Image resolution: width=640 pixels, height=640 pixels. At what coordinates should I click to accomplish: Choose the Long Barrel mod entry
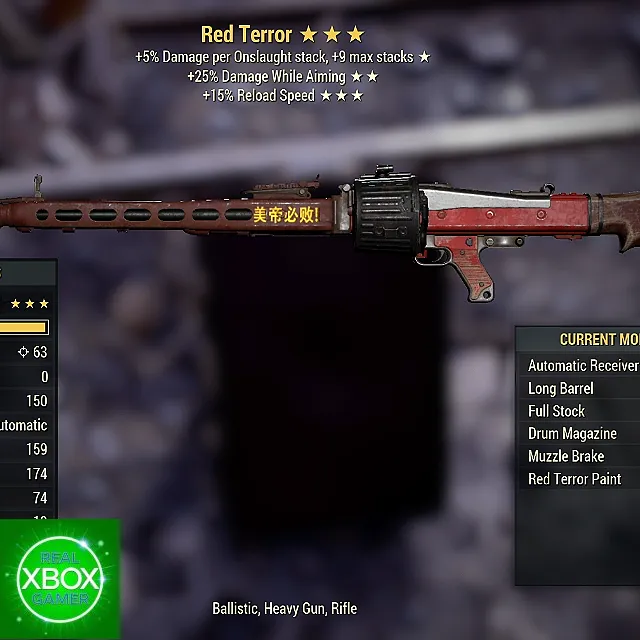coord(561,388)
